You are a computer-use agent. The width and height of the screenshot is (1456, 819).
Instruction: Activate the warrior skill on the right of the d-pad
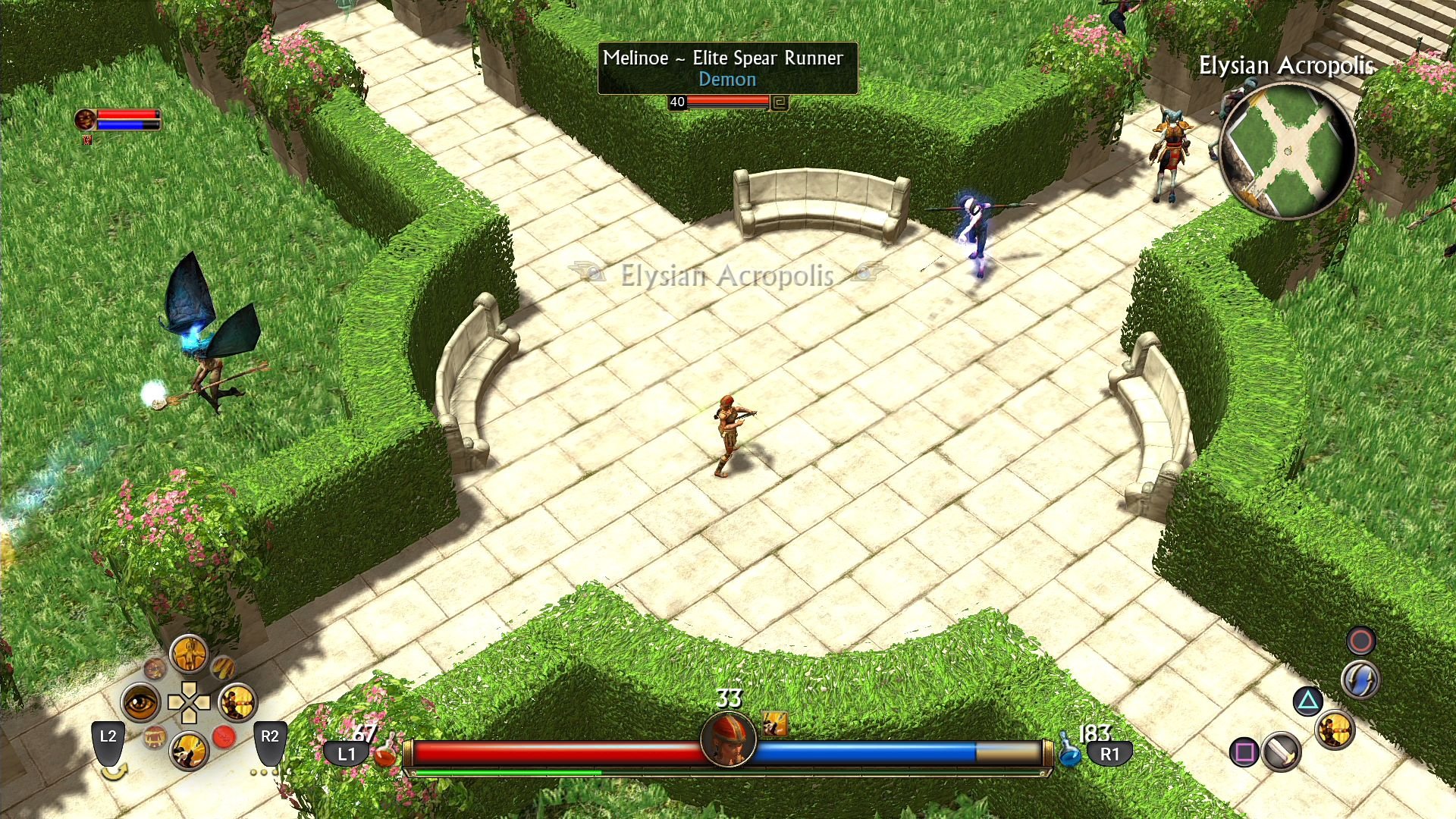coord(239,704)
